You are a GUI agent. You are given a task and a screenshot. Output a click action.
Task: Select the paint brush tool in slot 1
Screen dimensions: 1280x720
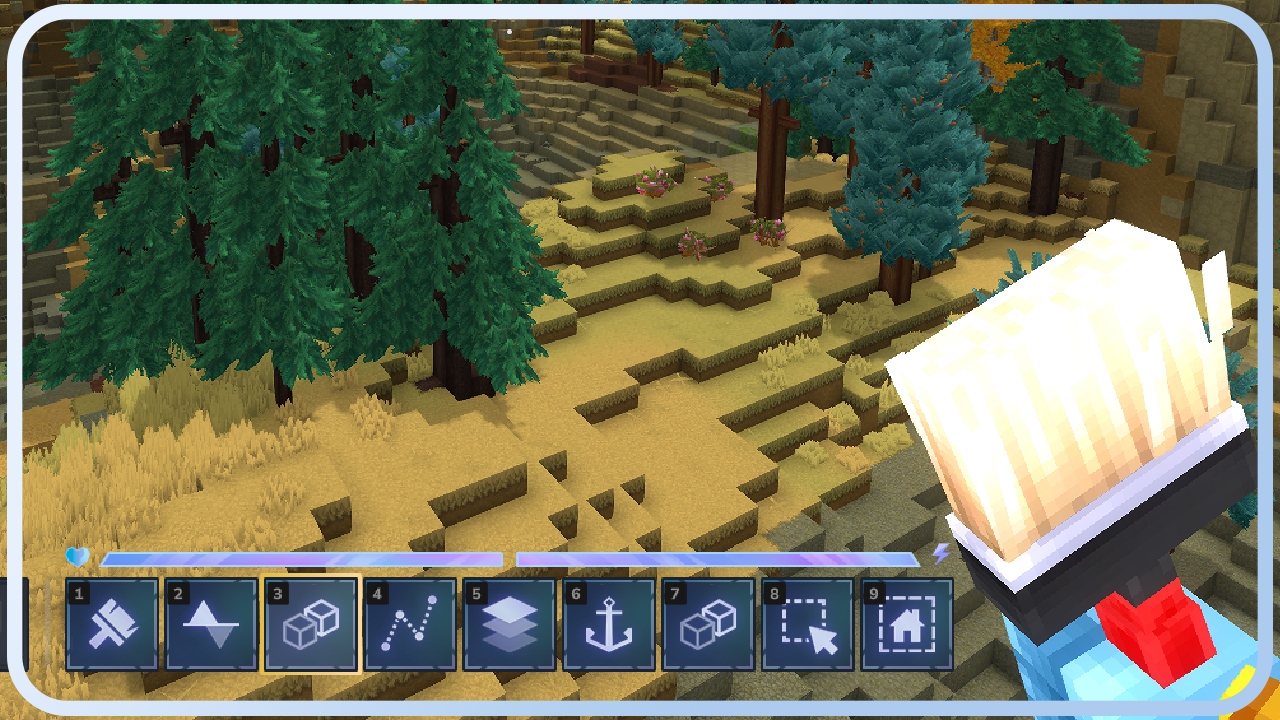[112, 625]
